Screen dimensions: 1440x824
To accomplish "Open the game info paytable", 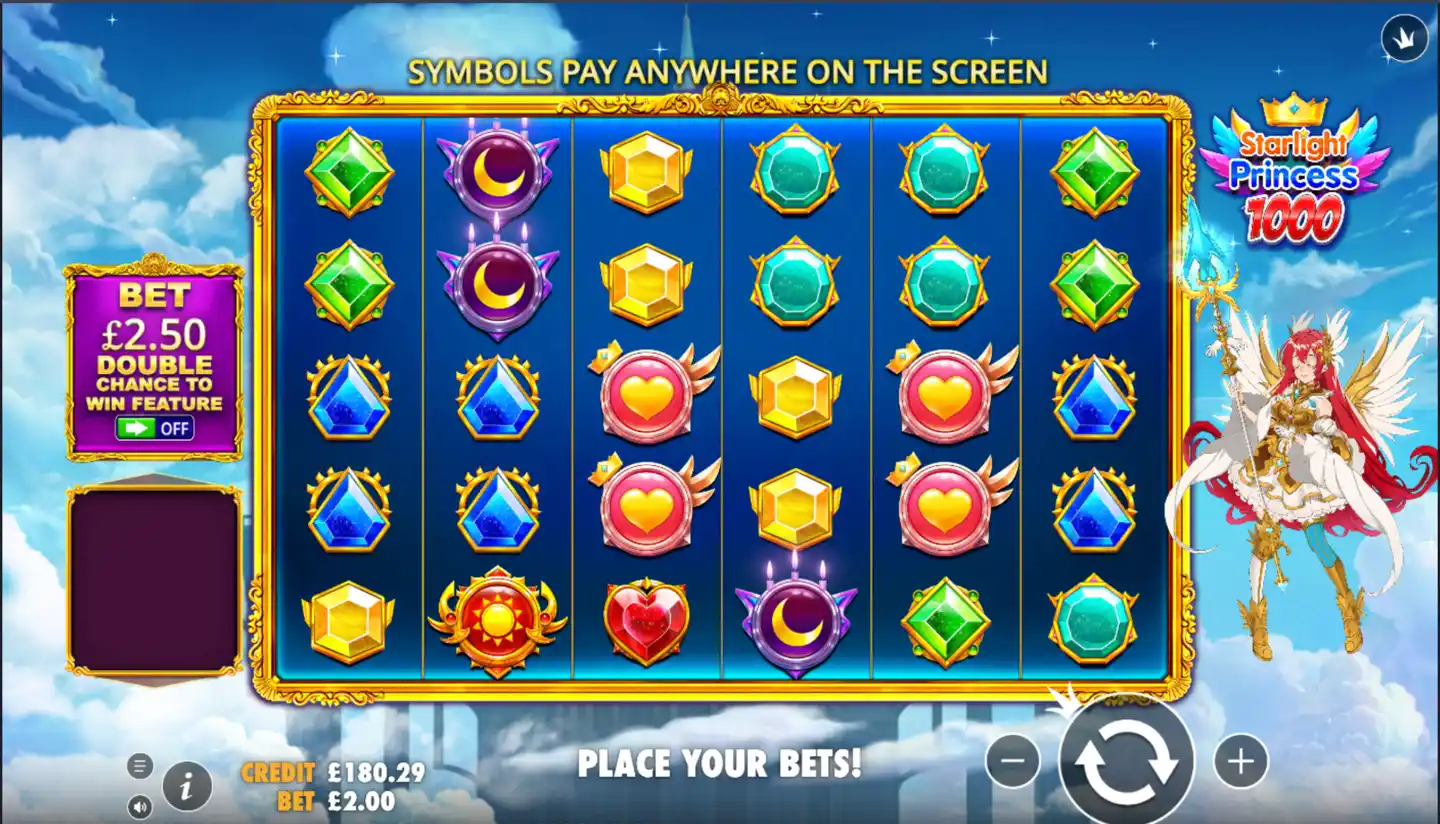I will [x=185, y=786].
